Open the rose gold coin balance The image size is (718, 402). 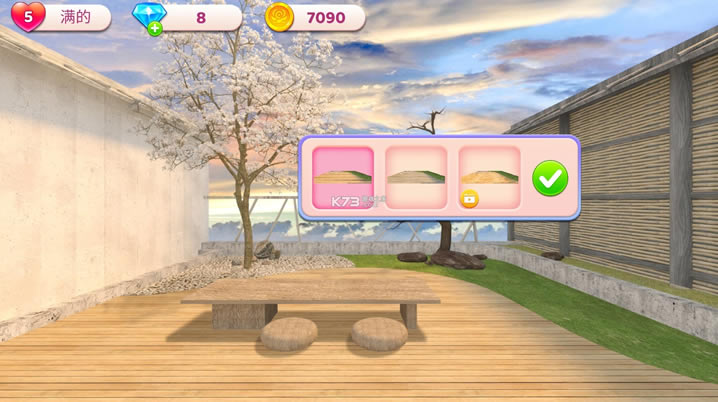280,17
